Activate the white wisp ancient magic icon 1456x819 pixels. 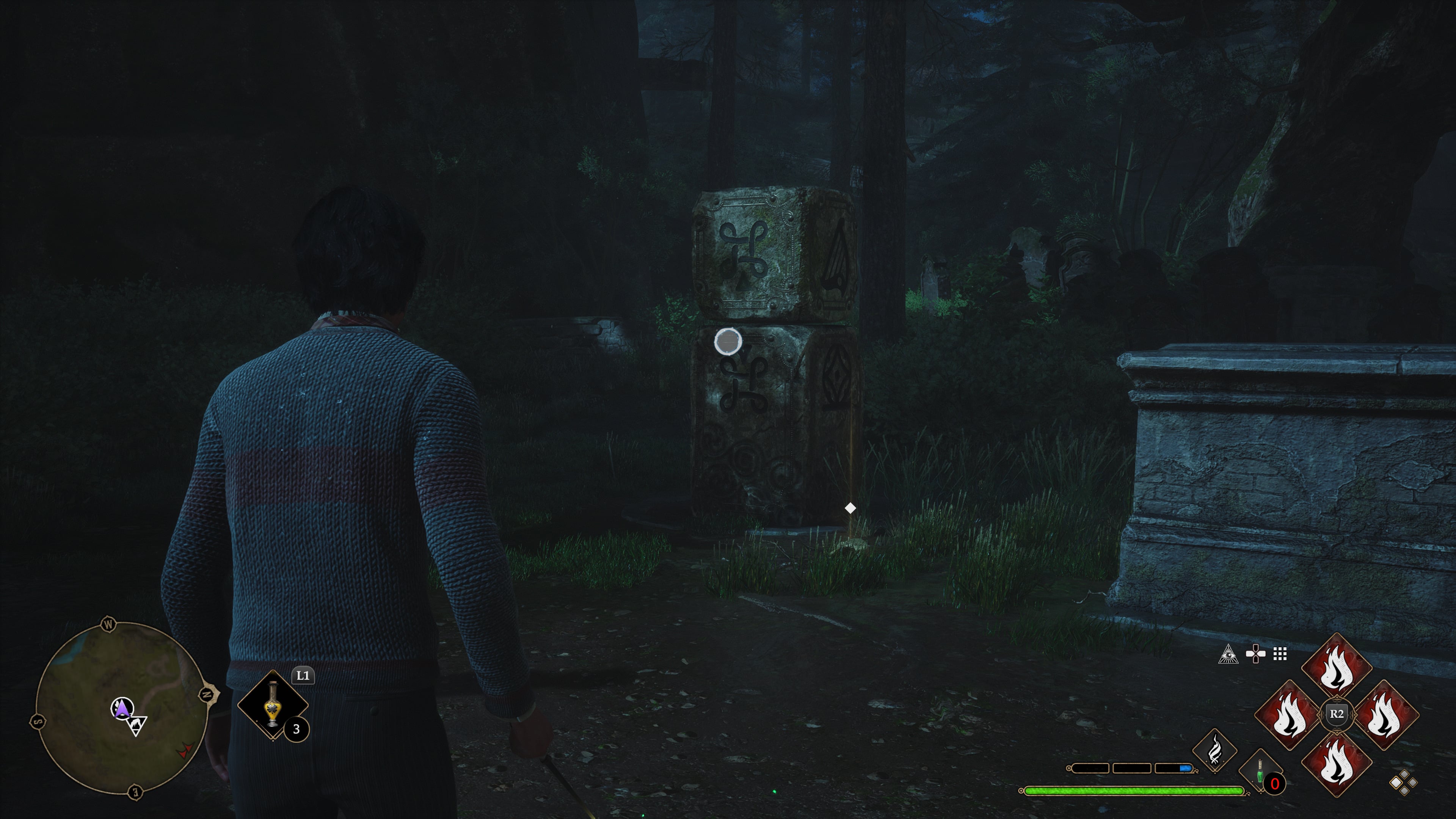(x=1214, y=751)
